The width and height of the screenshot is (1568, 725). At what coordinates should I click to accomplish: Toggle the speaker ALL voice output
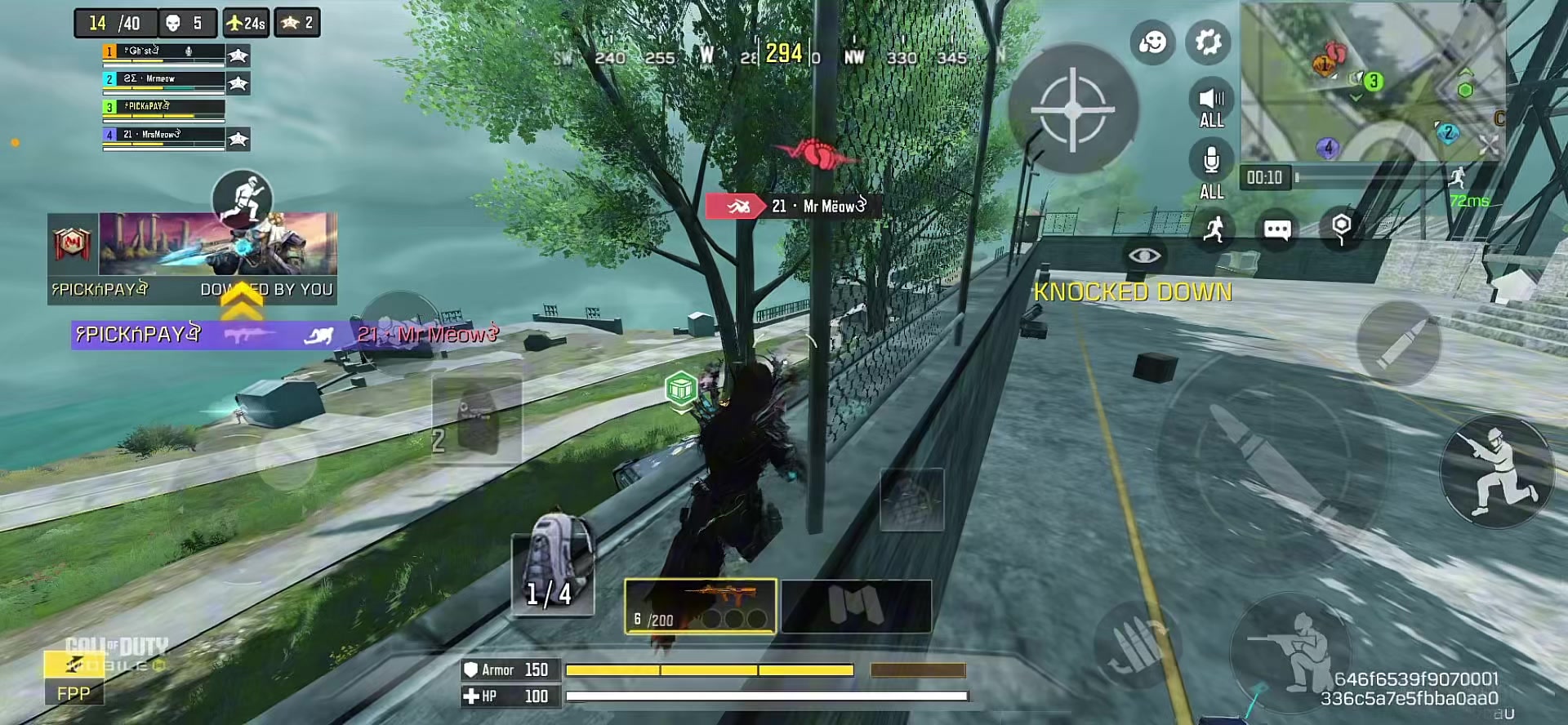tap(1211, 106)
